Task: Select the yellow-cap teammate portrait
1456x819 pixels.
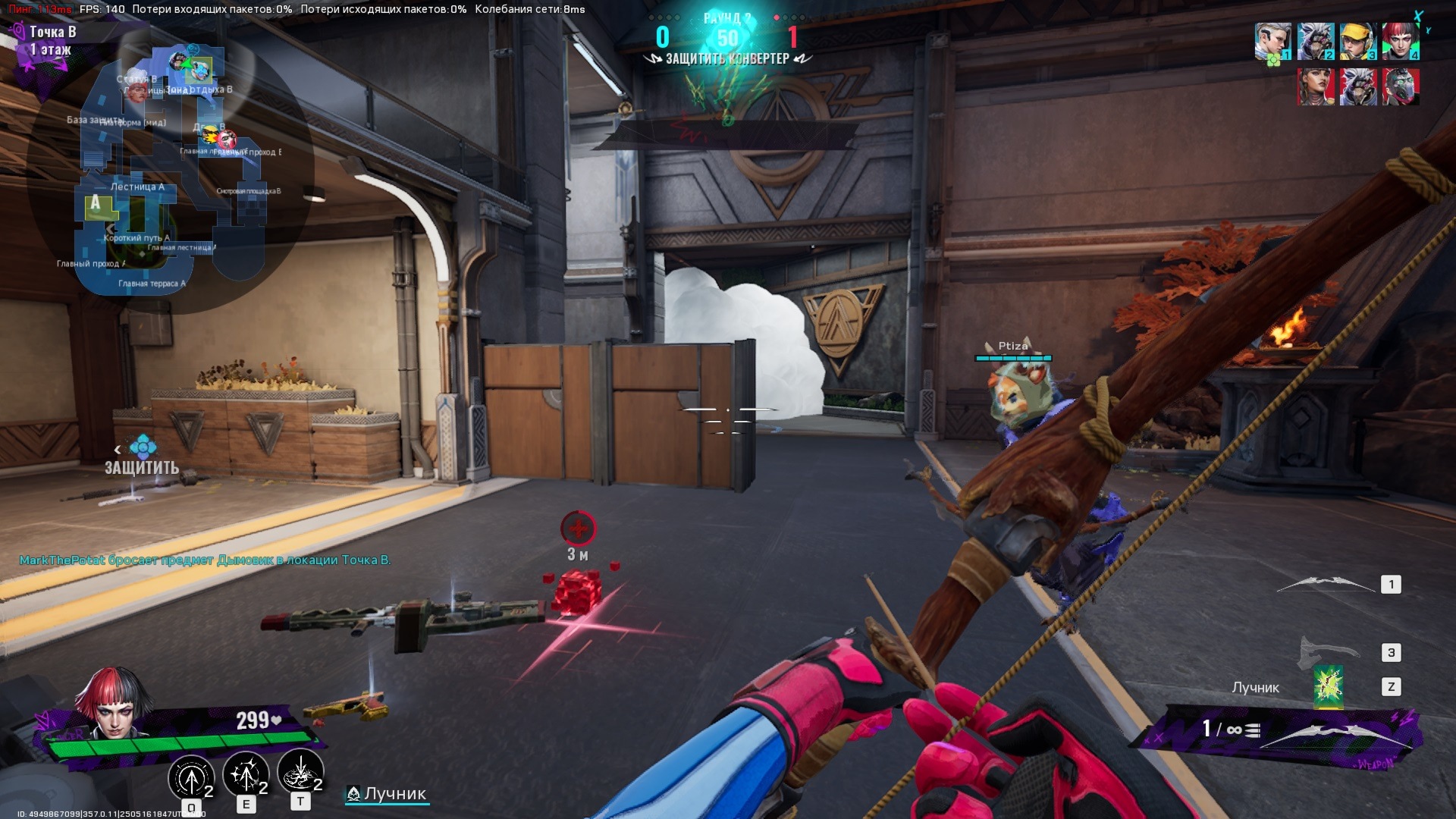Action: 1357,42
